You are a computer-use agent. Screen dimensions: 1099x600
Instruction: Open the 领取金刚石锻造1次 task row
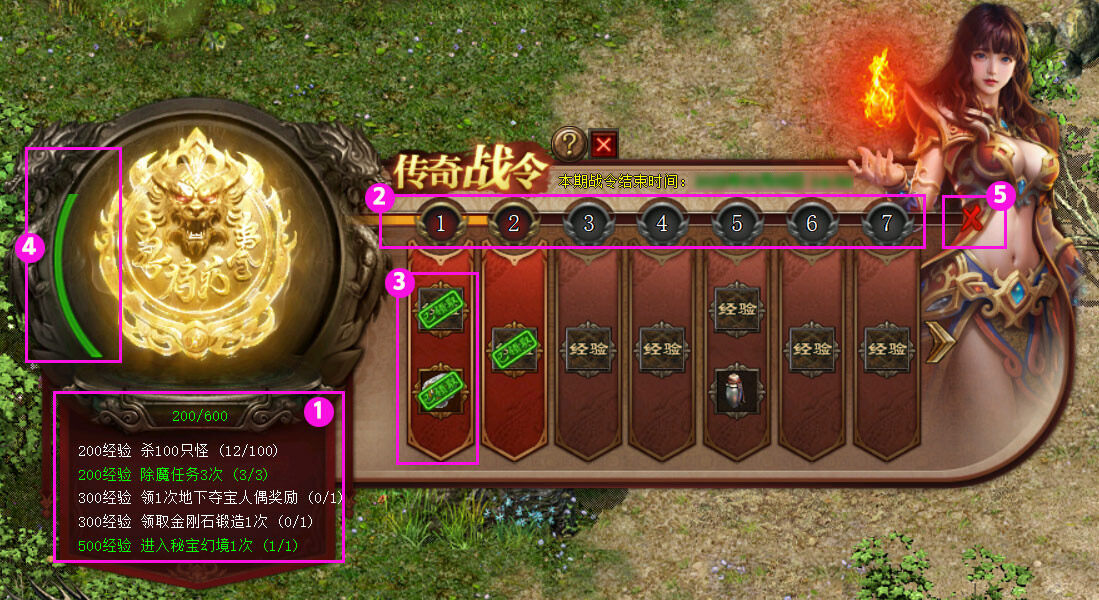pyautogui.click(x=196, y=521)
